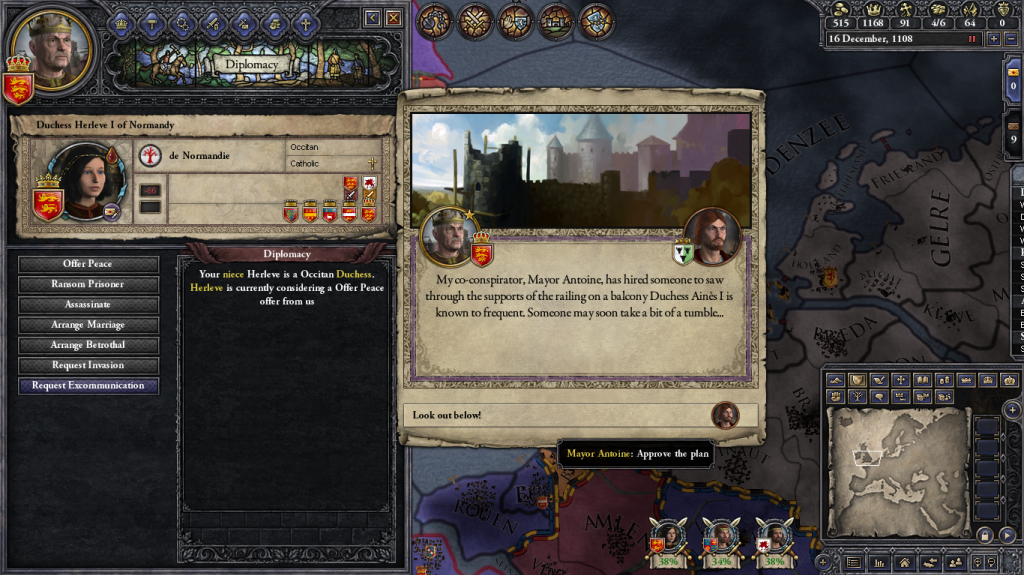Decrease game speed with the minus button
Viewport: 1024px width, 575px height.
pos(1011,38)
